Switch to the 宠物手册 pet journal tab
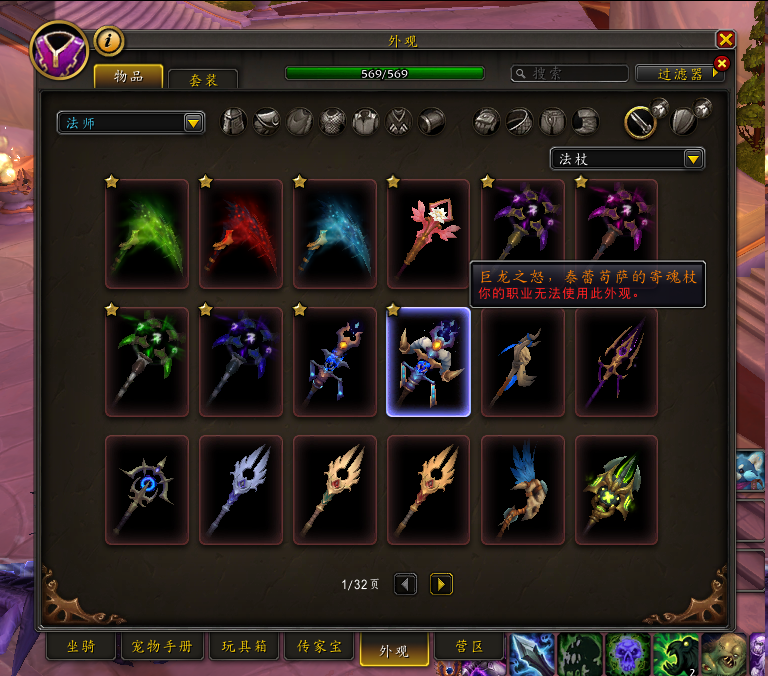 pos(162,647)
